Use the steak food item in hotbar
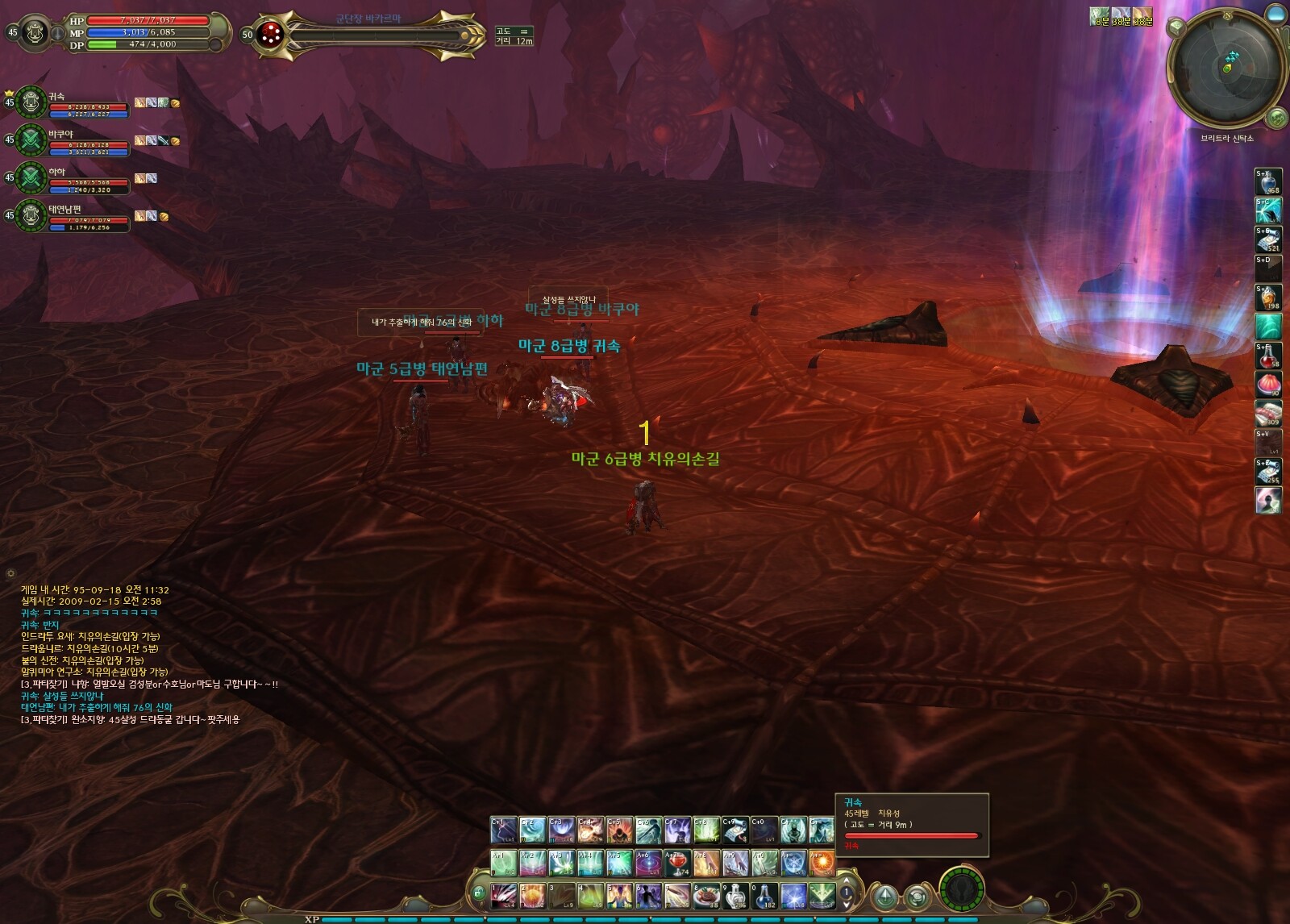 [x=707, y=896]
